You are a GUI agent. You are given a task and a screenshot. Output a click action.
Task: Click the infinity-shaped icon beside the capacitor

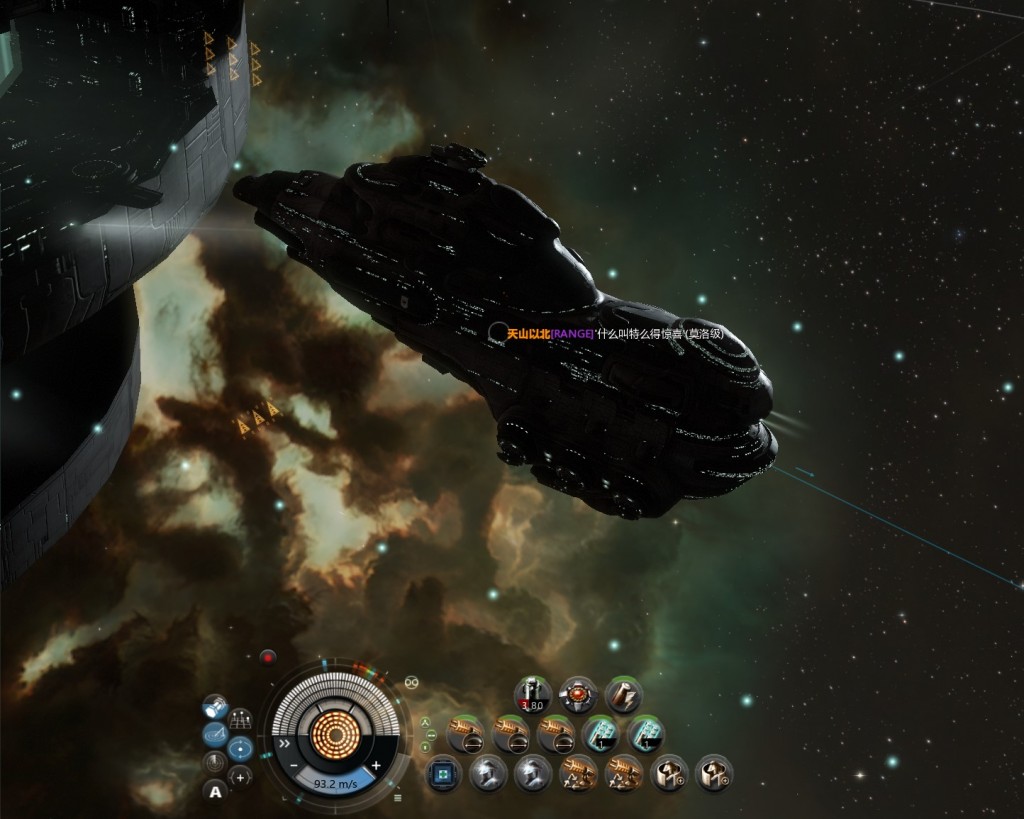click(411, 682)
